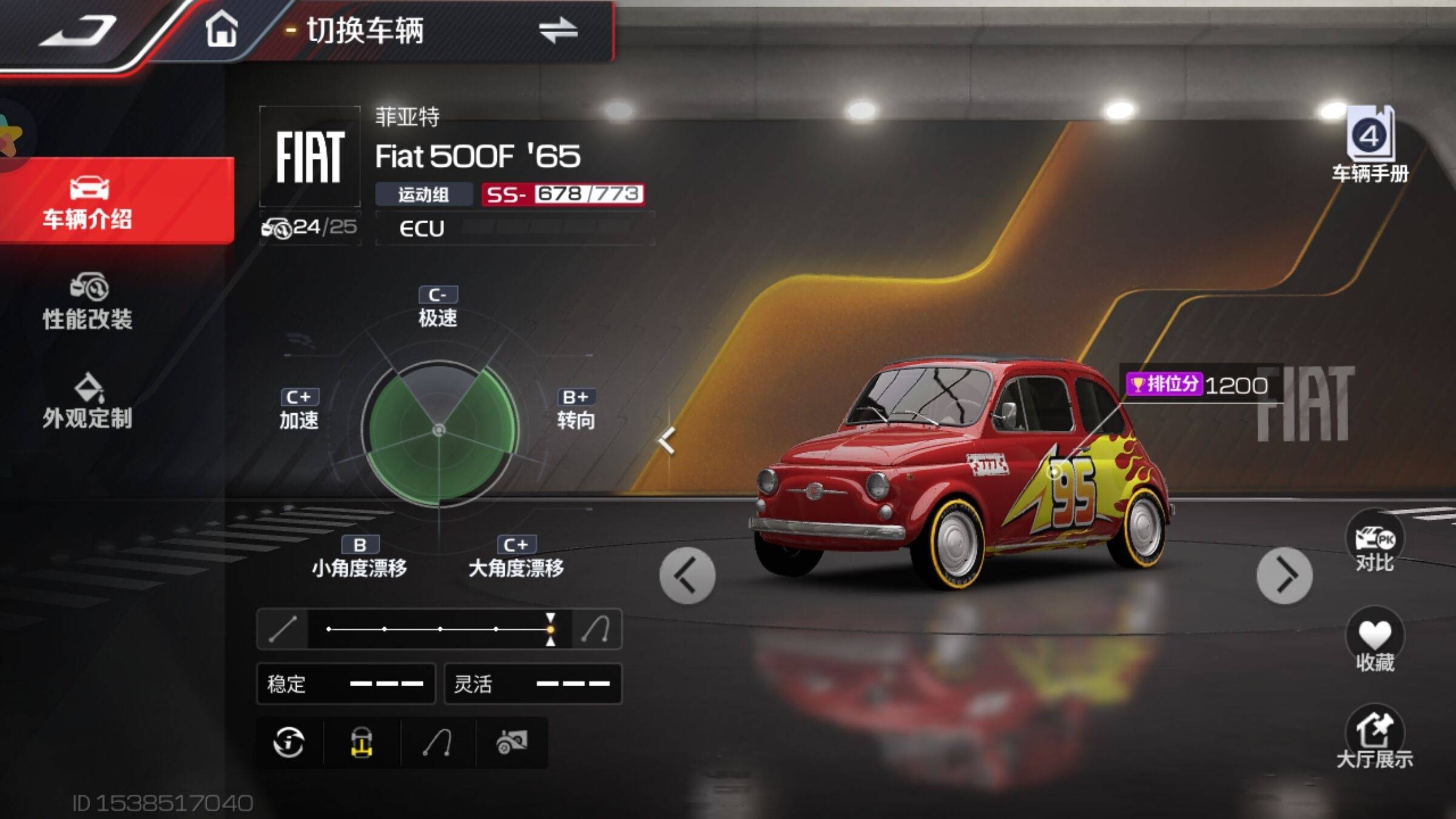Click the ECU upgrade bar

[x=514, y=228]
